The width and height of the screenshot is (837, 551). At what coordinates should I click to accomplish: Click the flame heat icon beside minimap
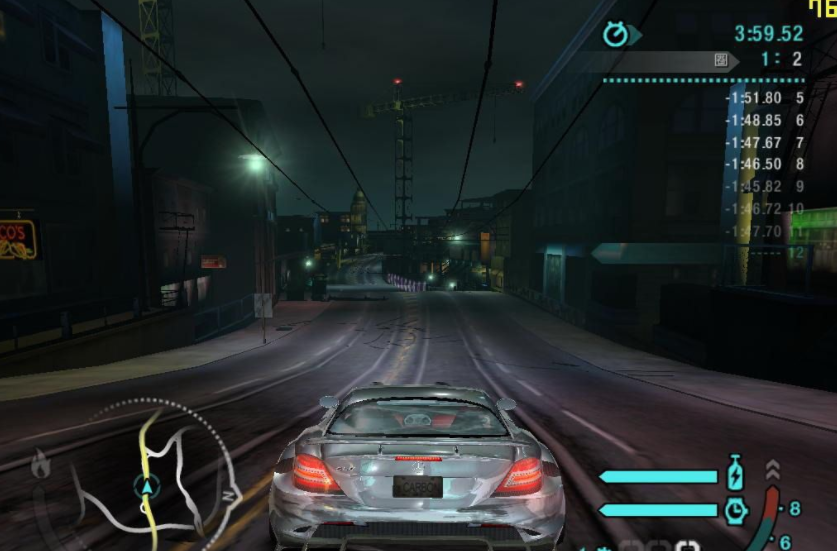point(41,464)
